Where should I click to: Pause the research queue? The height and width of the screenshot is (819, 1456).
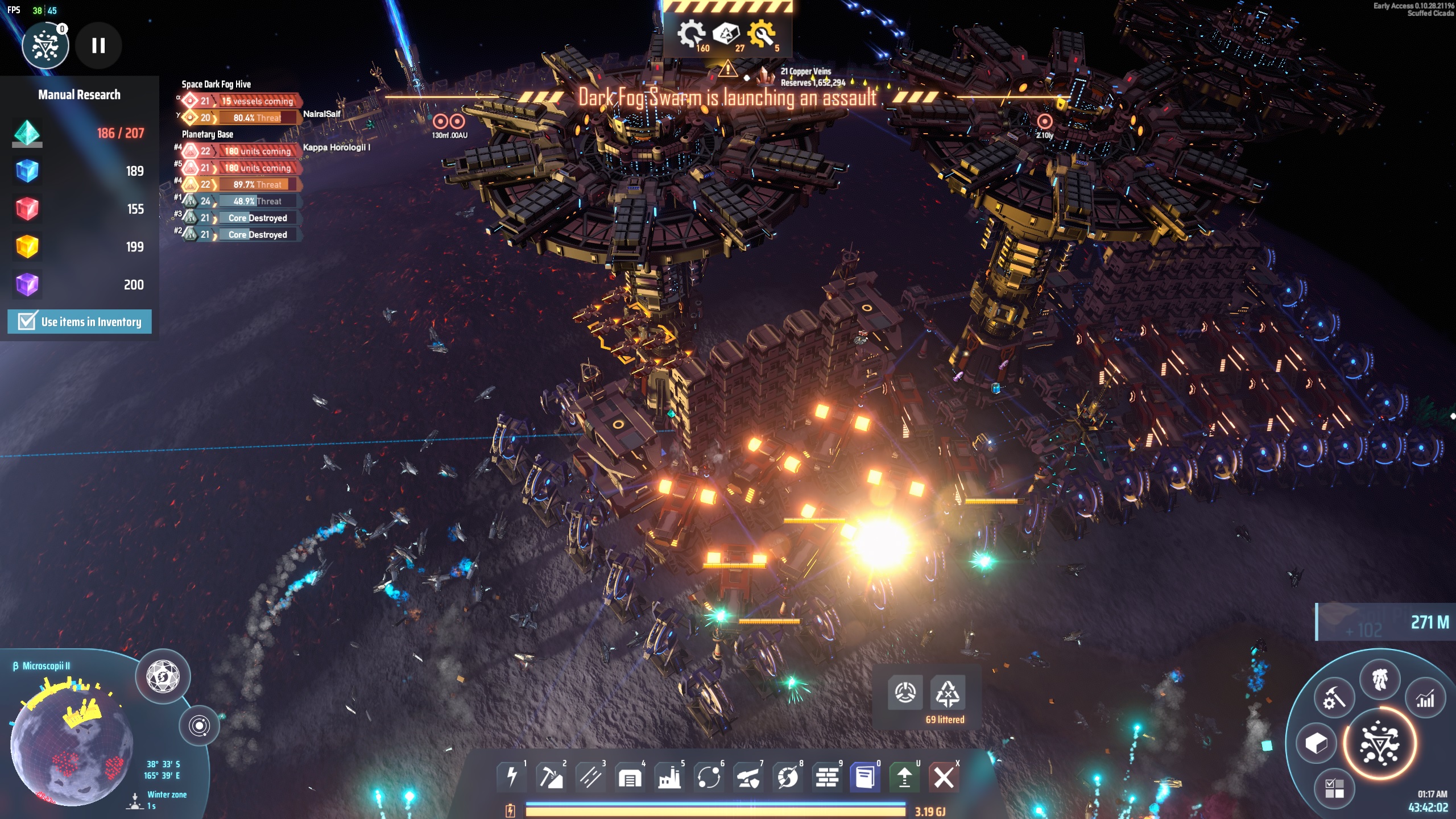point(98,45)
